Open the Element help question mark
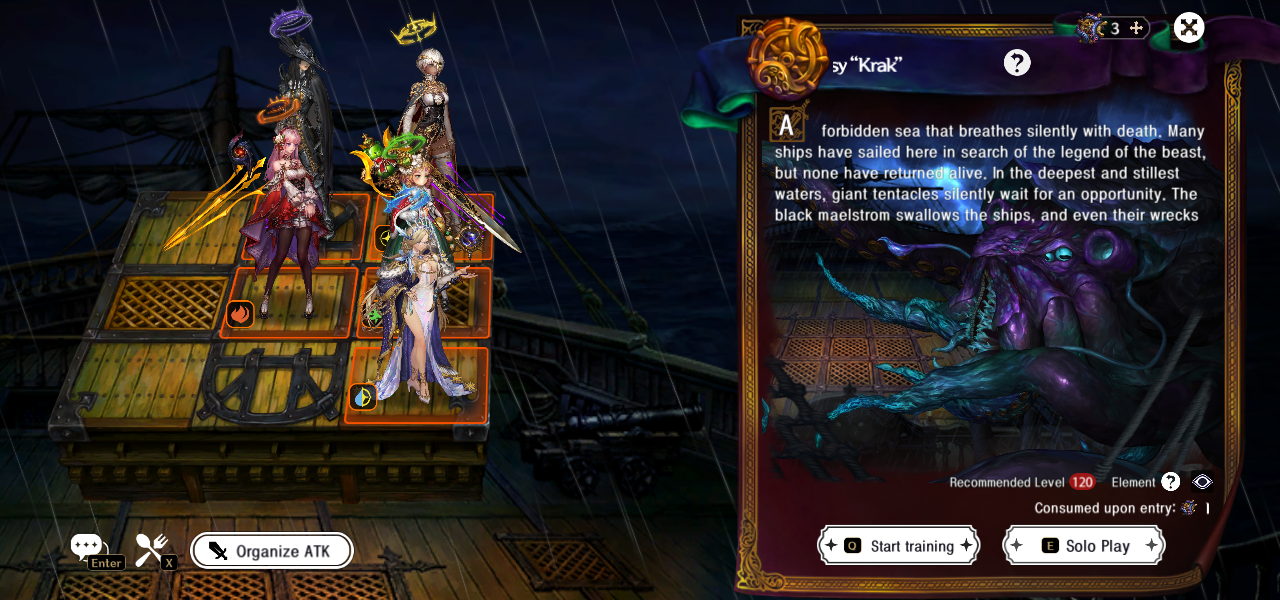 tap(1170, 482)
